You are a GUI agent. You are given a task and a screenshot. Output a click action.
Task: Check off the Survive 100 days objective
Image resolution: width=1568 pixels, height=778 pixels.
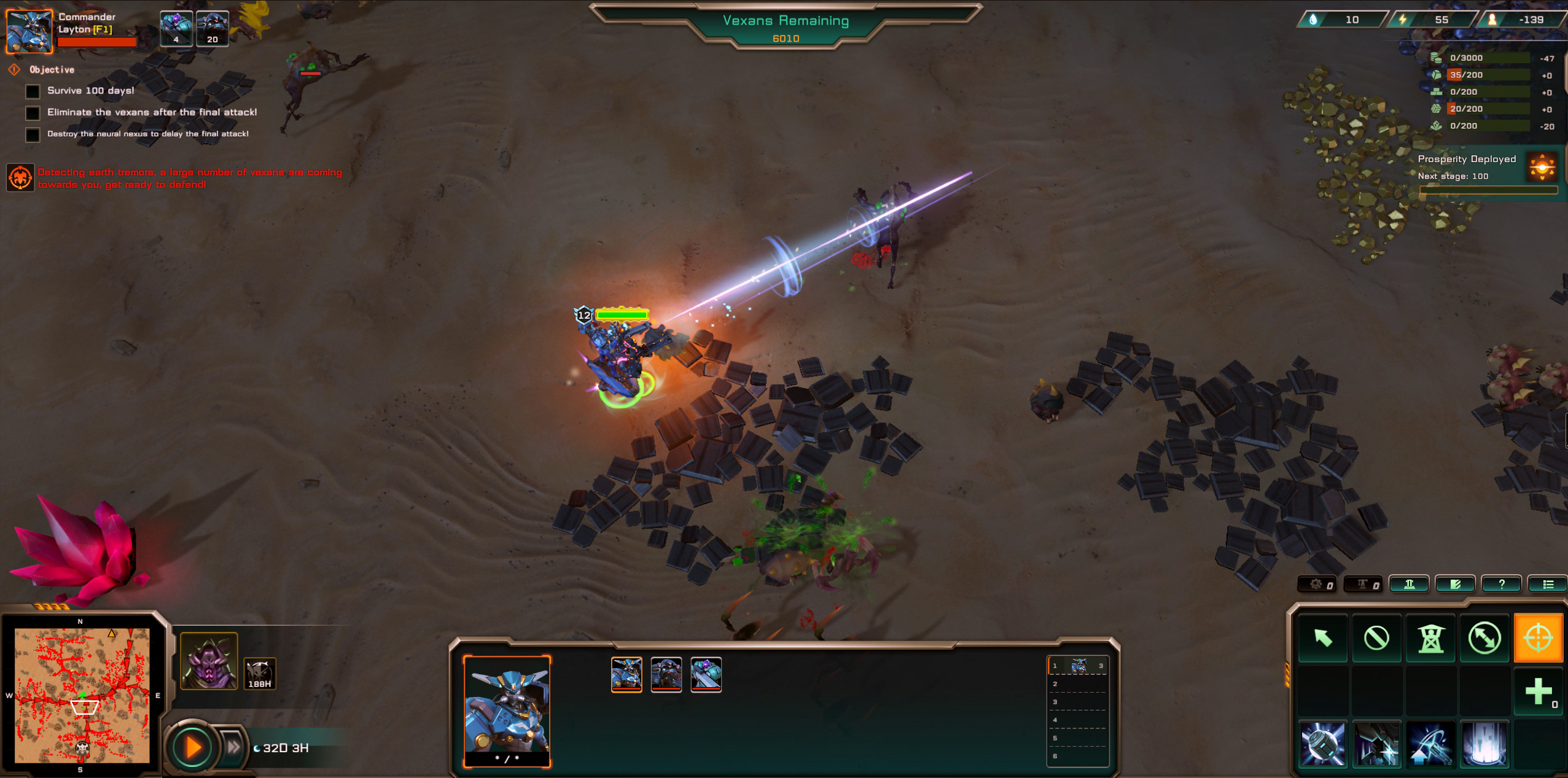coord(32,91)
